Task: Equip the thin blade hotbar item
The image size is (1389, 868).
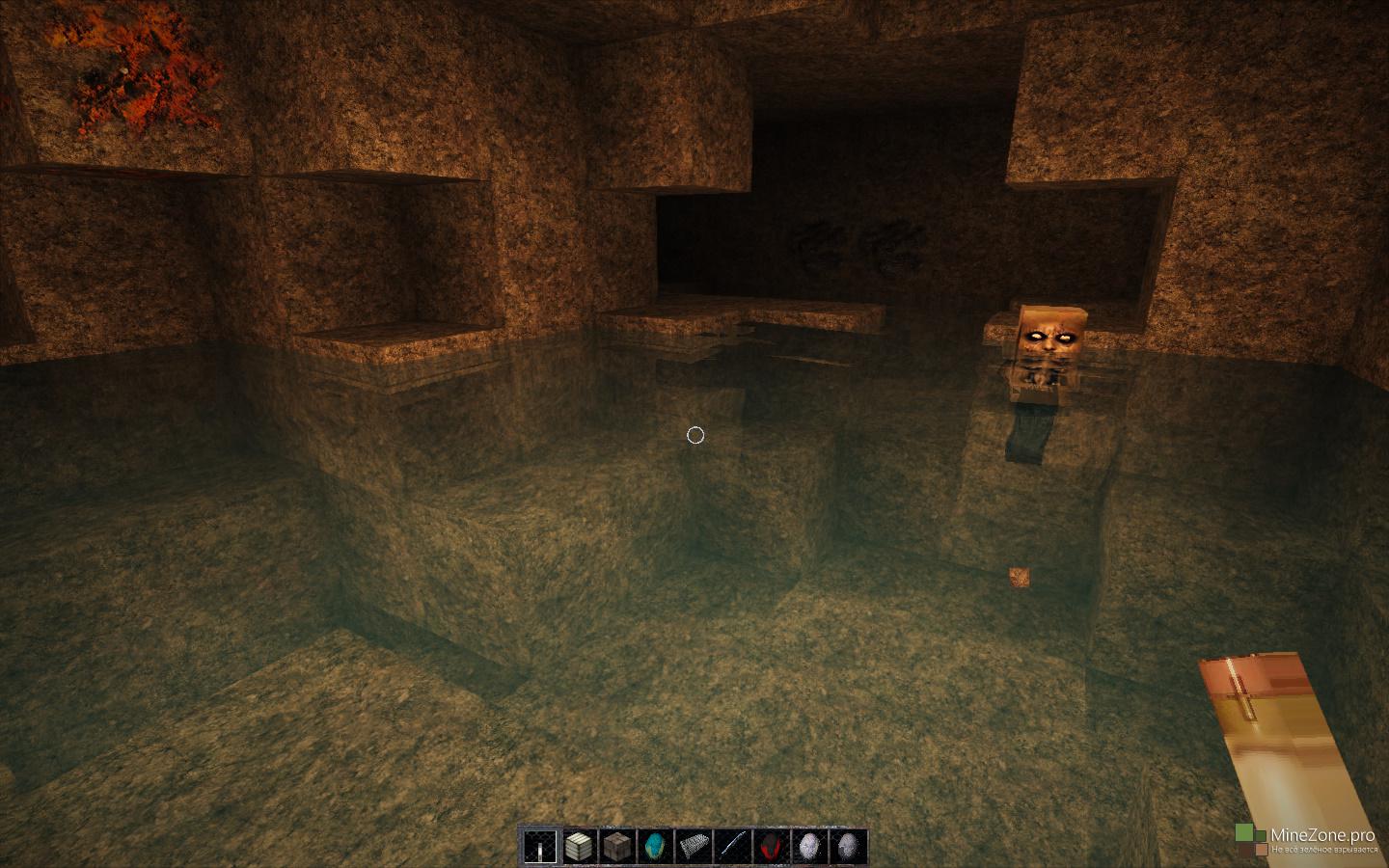Action: coord(731,847)
